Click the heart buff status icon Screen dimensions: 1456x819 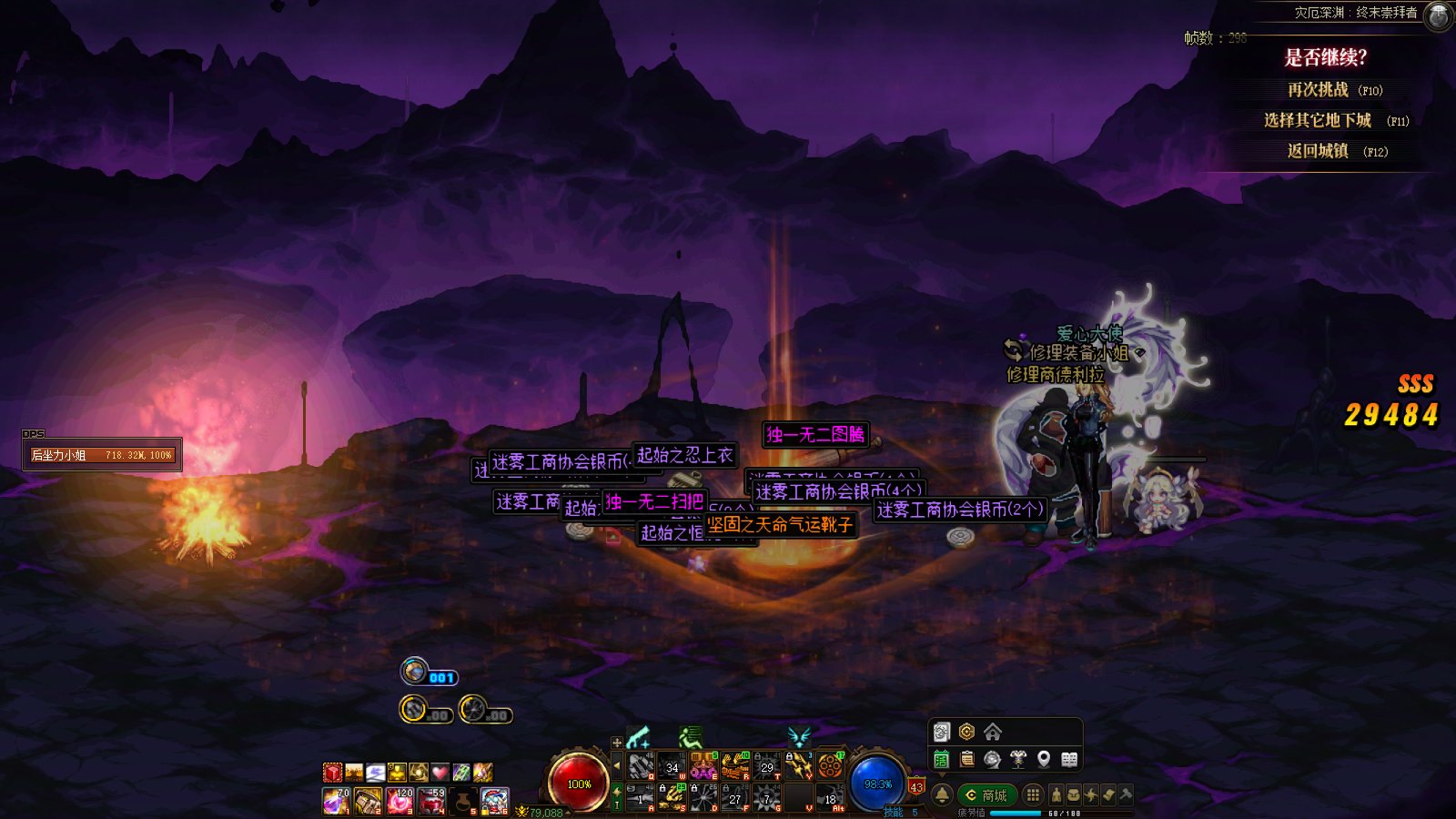pyautogui.click(x=440, y=773)
